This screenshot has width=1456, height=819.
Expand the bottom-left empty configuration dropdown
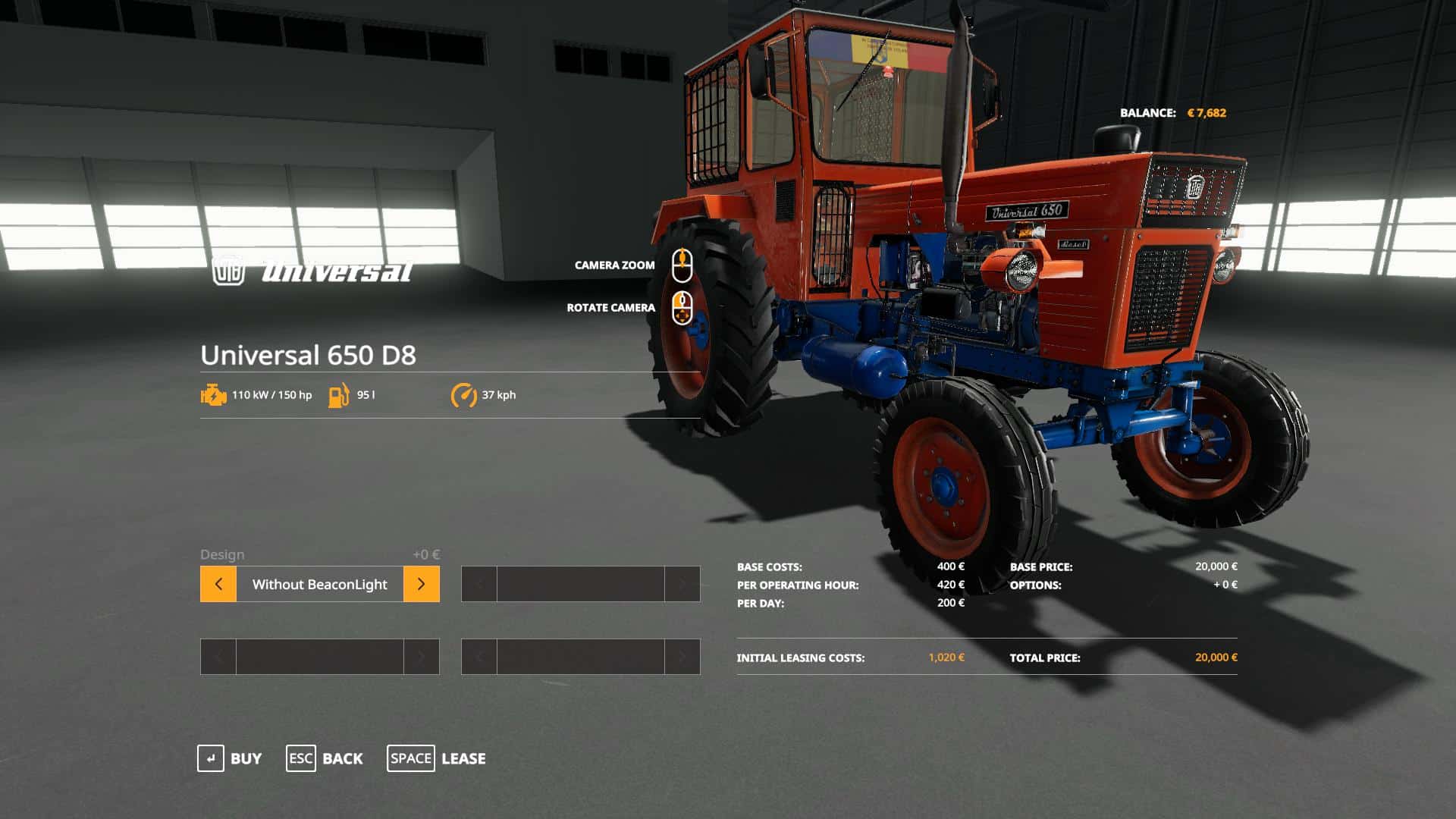coord(319,657)
